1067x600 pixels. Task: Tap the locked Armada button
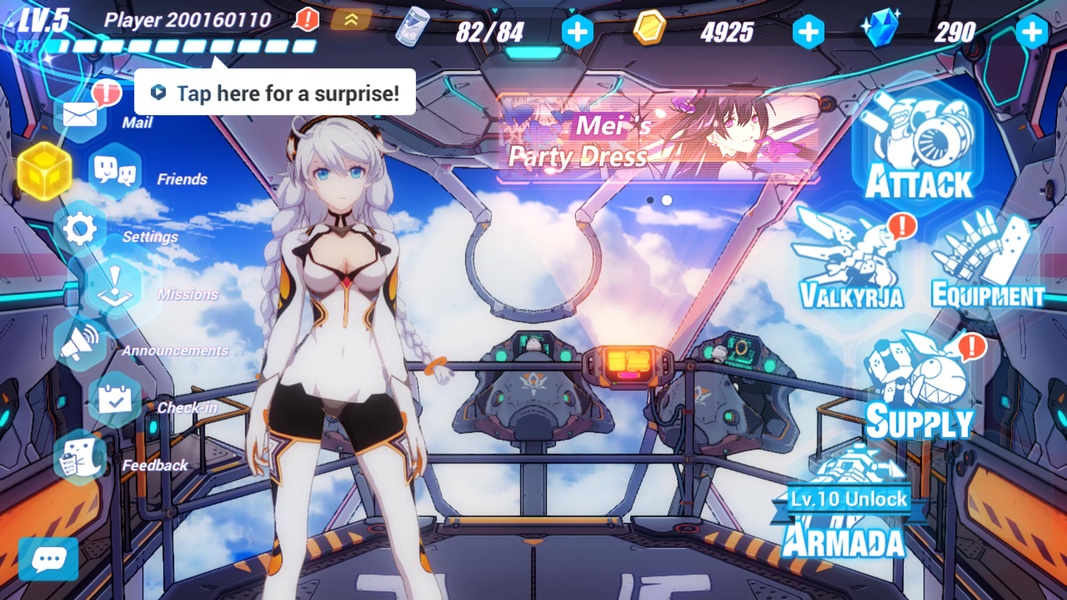coord(846,509)
